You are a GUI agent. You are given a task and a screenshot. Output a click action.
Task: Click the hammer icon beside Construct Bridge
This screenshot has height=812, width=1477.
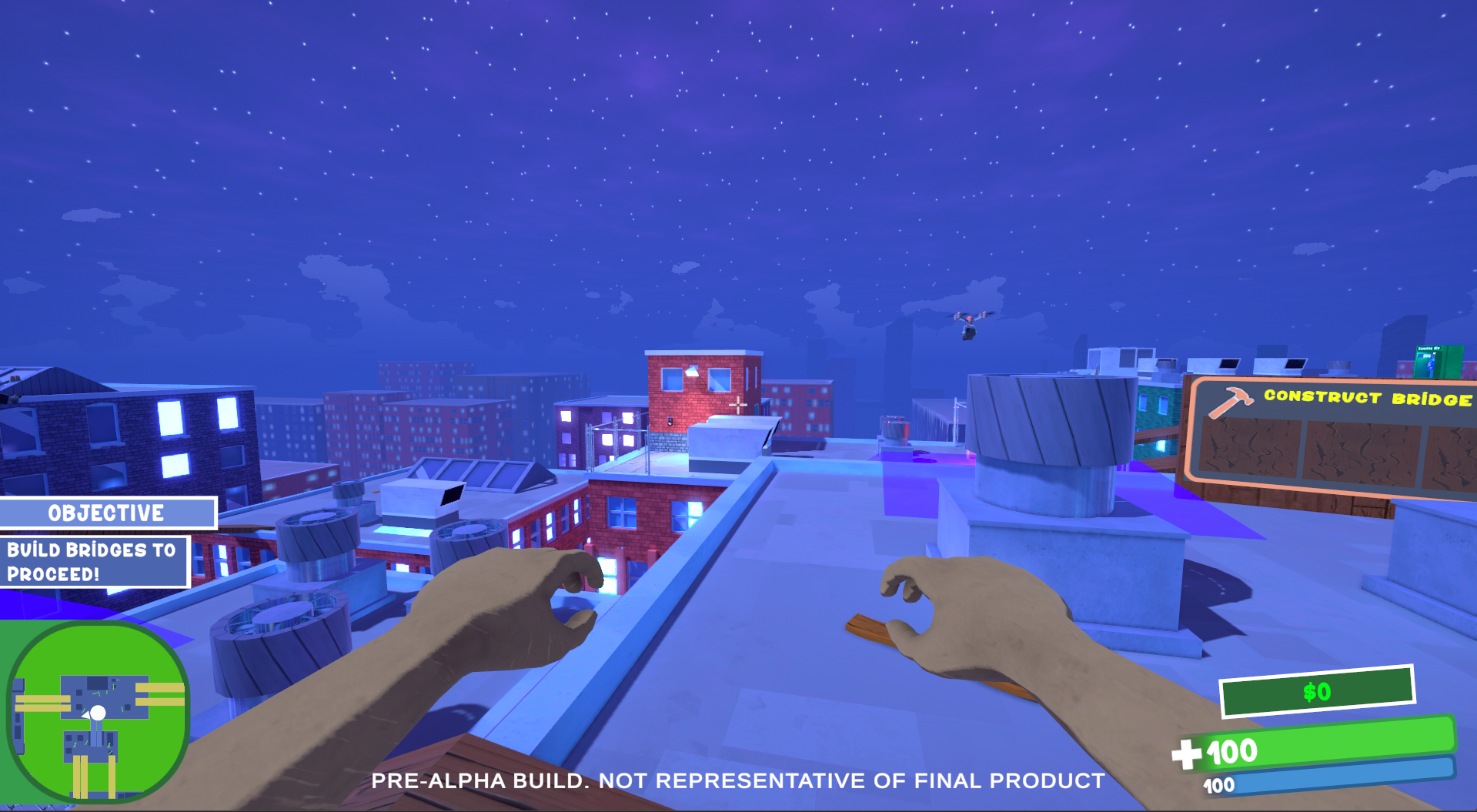tap(1230, 401)
